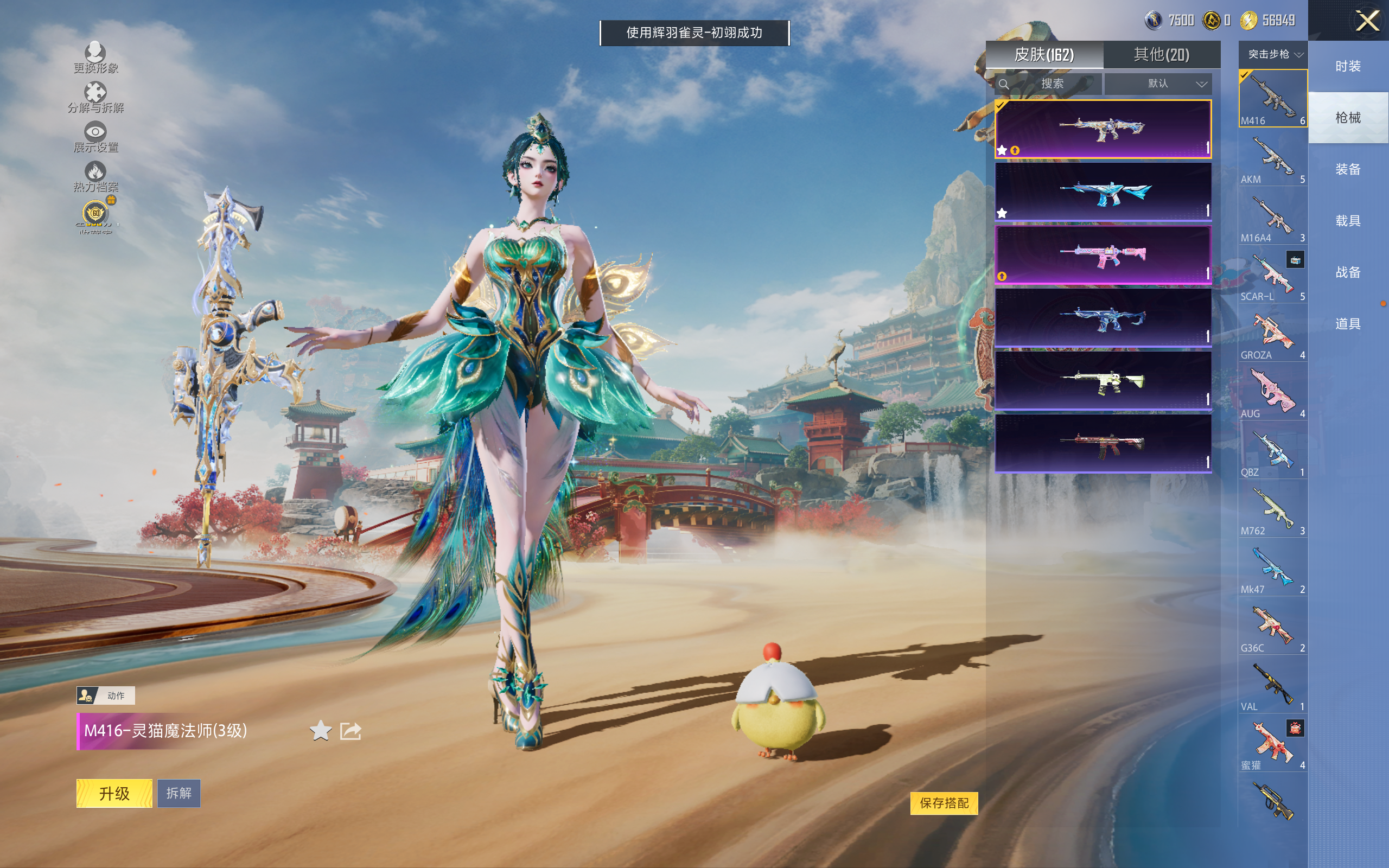Screen dimensions: 1389x868
Task: Select the AKM weapon entry
Action: (1272, 158)
